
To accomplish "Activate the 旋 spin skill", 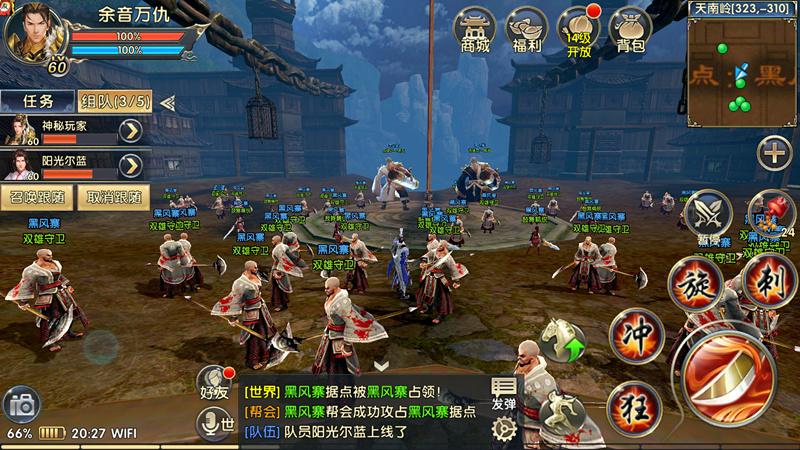I will click(x=695, y=281).
